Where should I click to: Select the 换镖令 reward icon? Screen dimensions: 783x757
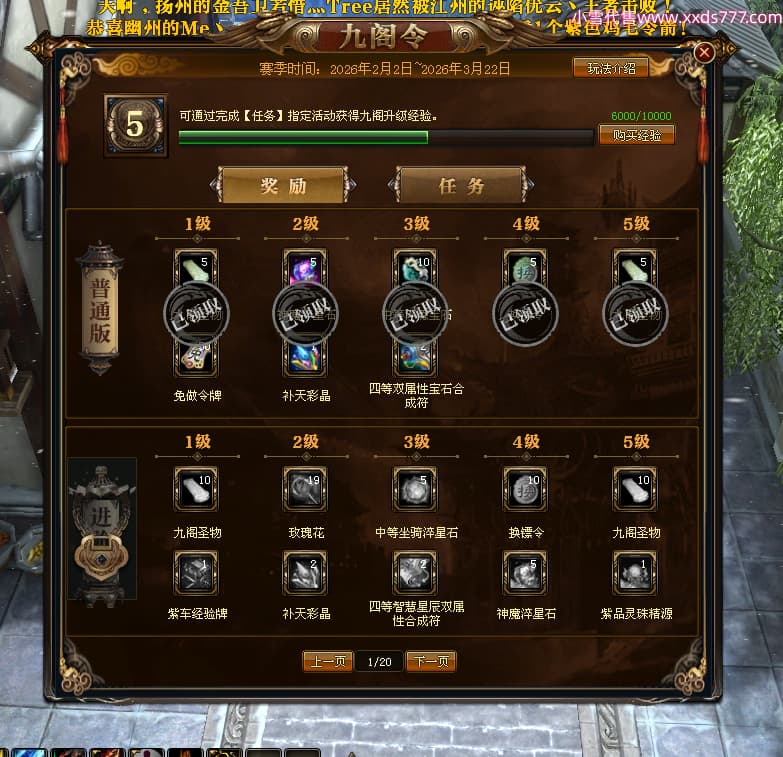(x=525, y=488)
